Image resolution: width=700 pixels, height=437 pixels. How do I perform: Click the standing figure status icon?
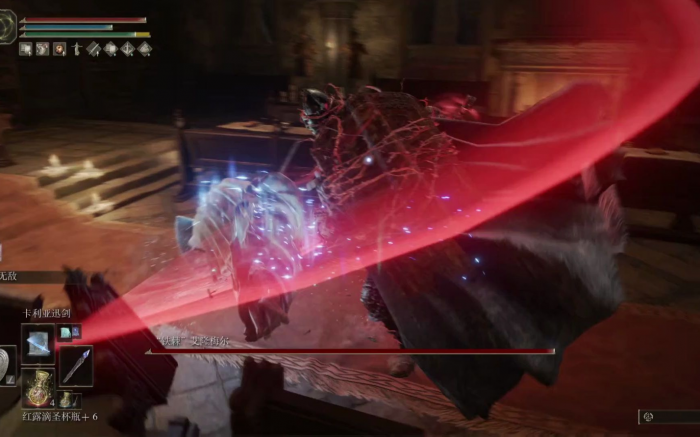click(76, 48)
